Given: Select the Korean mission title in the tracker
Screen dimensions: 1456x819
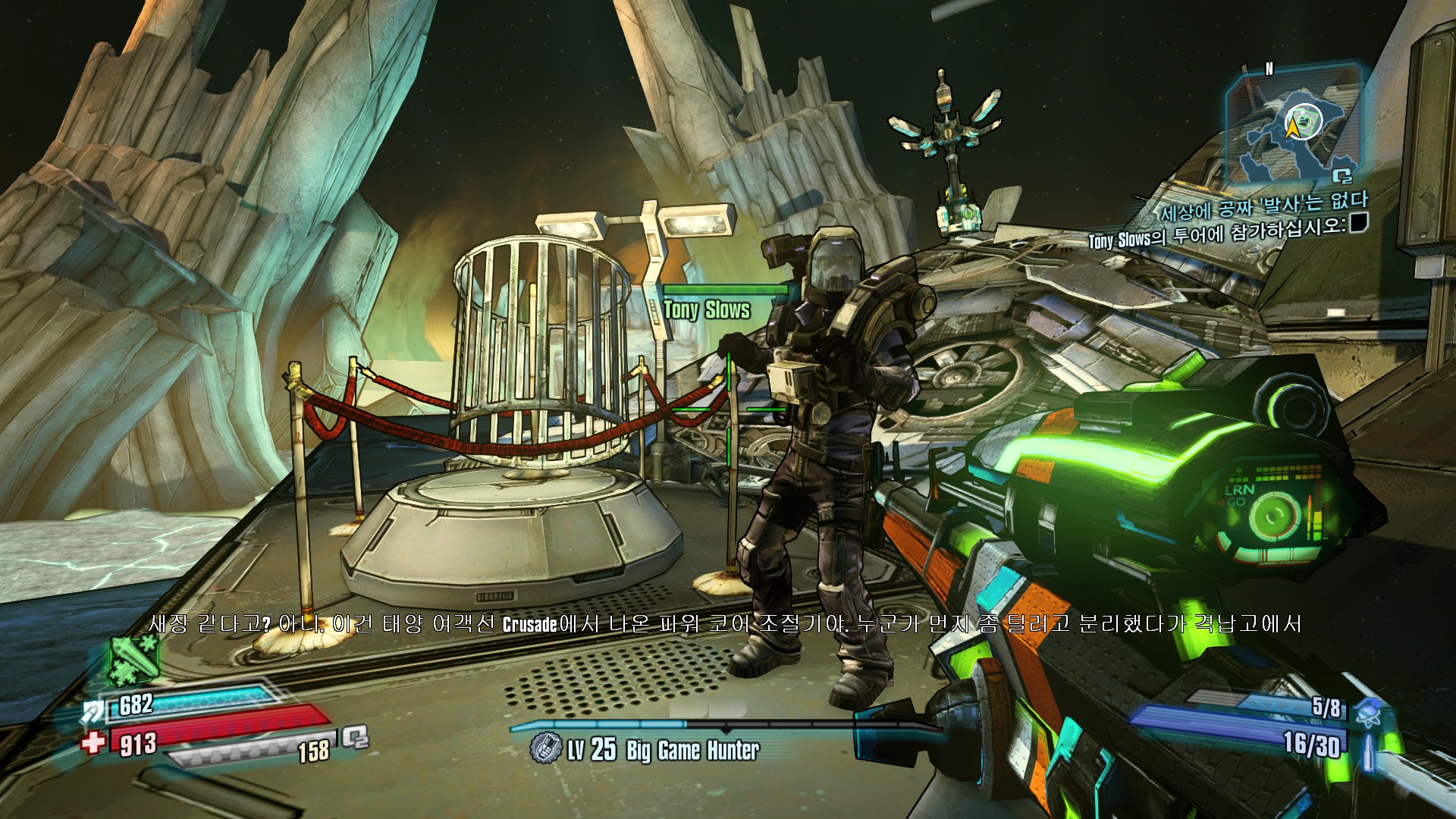Looking at the screenshot, I should (1263, 205).
